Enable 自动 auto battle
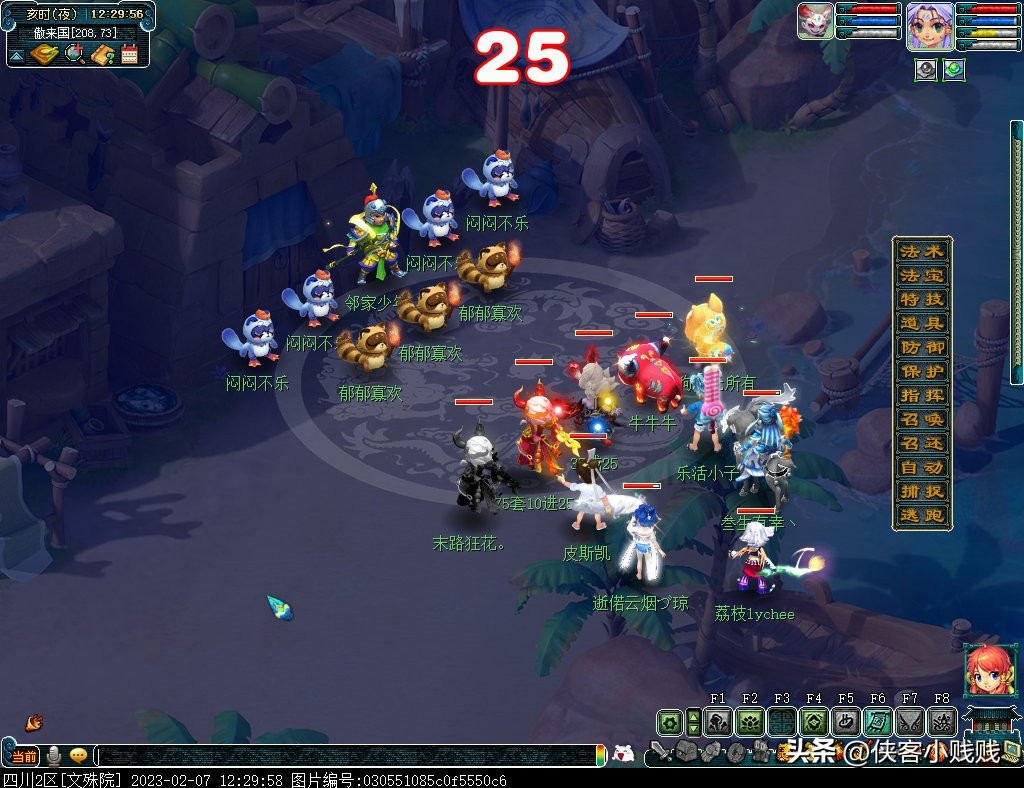 [x=921, y=467]
